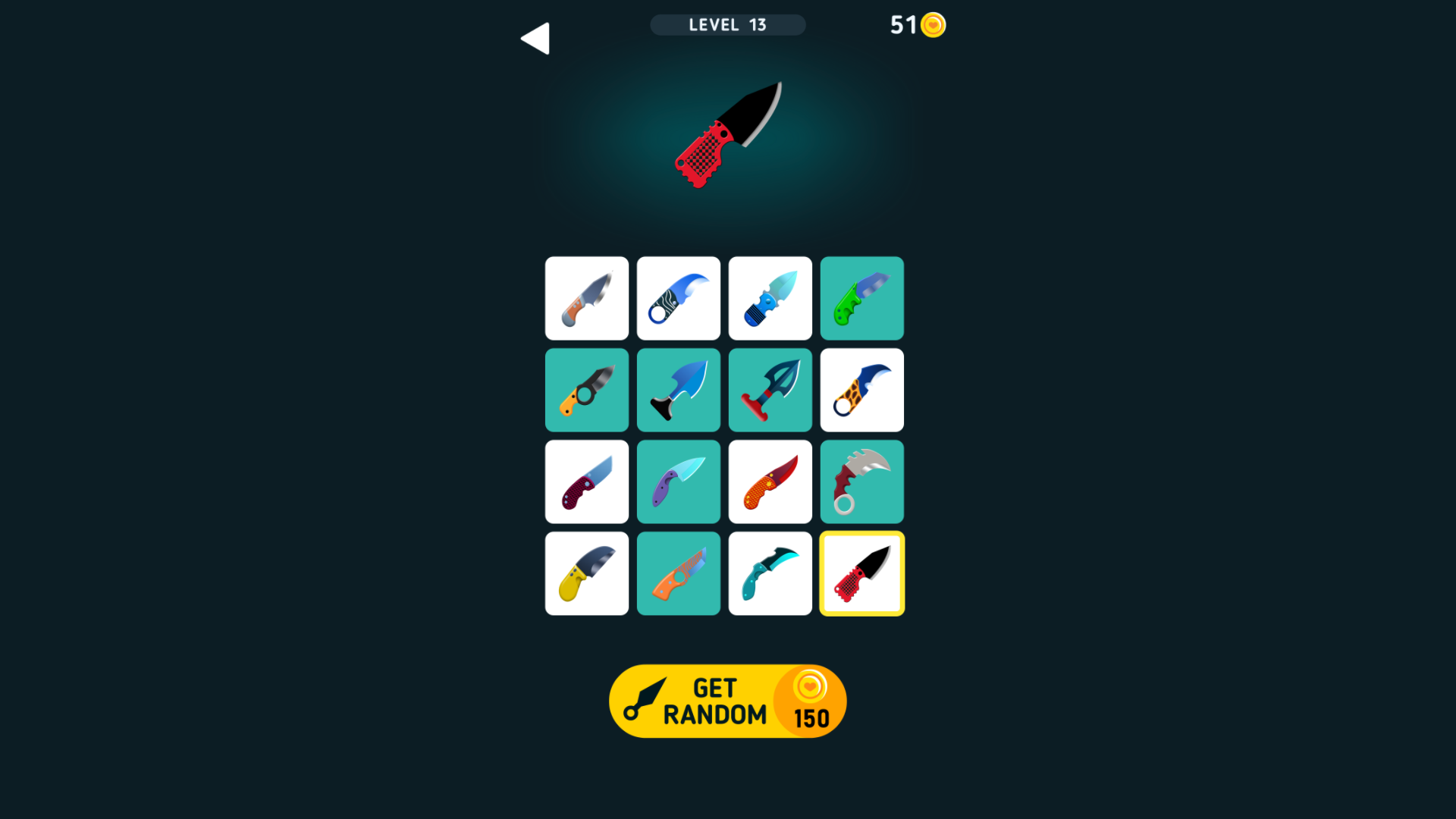The width and height of the screenshot is (1456, 819).
Task: Select the red-handled knife with steel blade
Action: 586,482
